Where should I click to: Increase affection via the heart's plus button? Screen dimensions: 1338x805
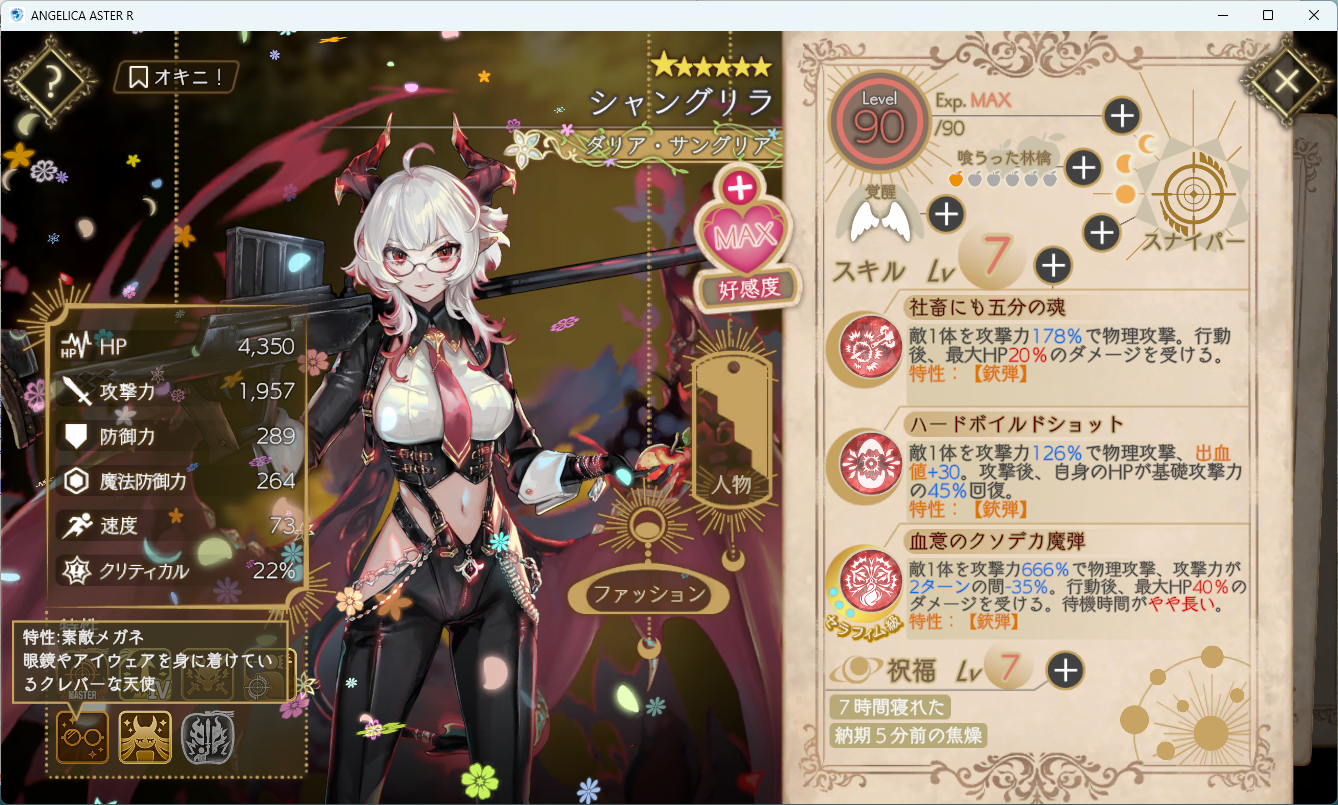[740, 187]
